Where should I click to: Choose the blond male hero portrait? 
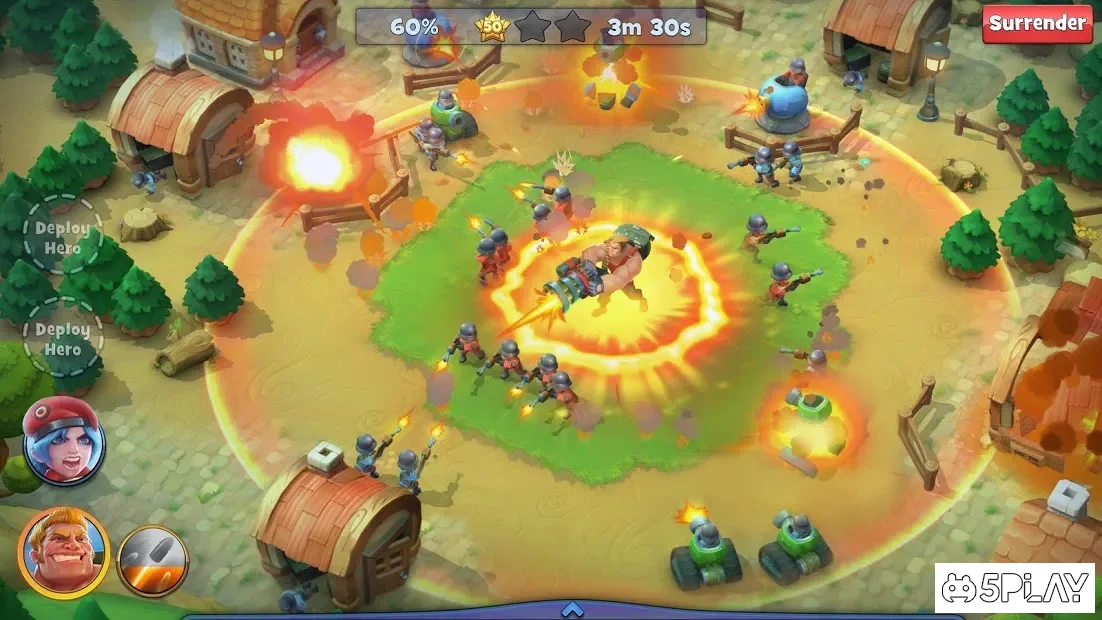[63, 552]
